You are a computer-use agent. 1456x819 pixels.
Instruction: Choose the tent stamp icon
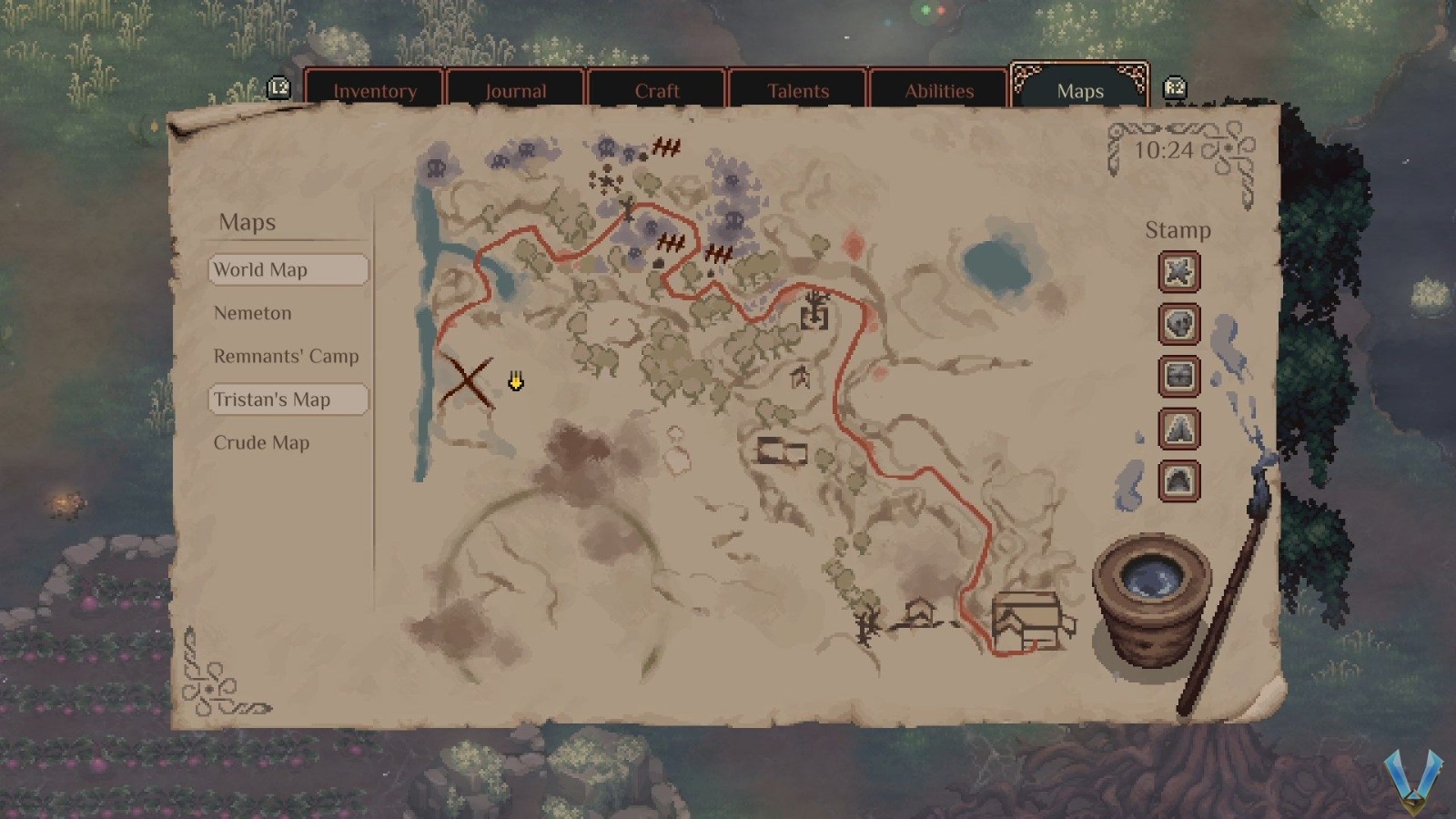pyautogui.click(x=1178, y=430)
